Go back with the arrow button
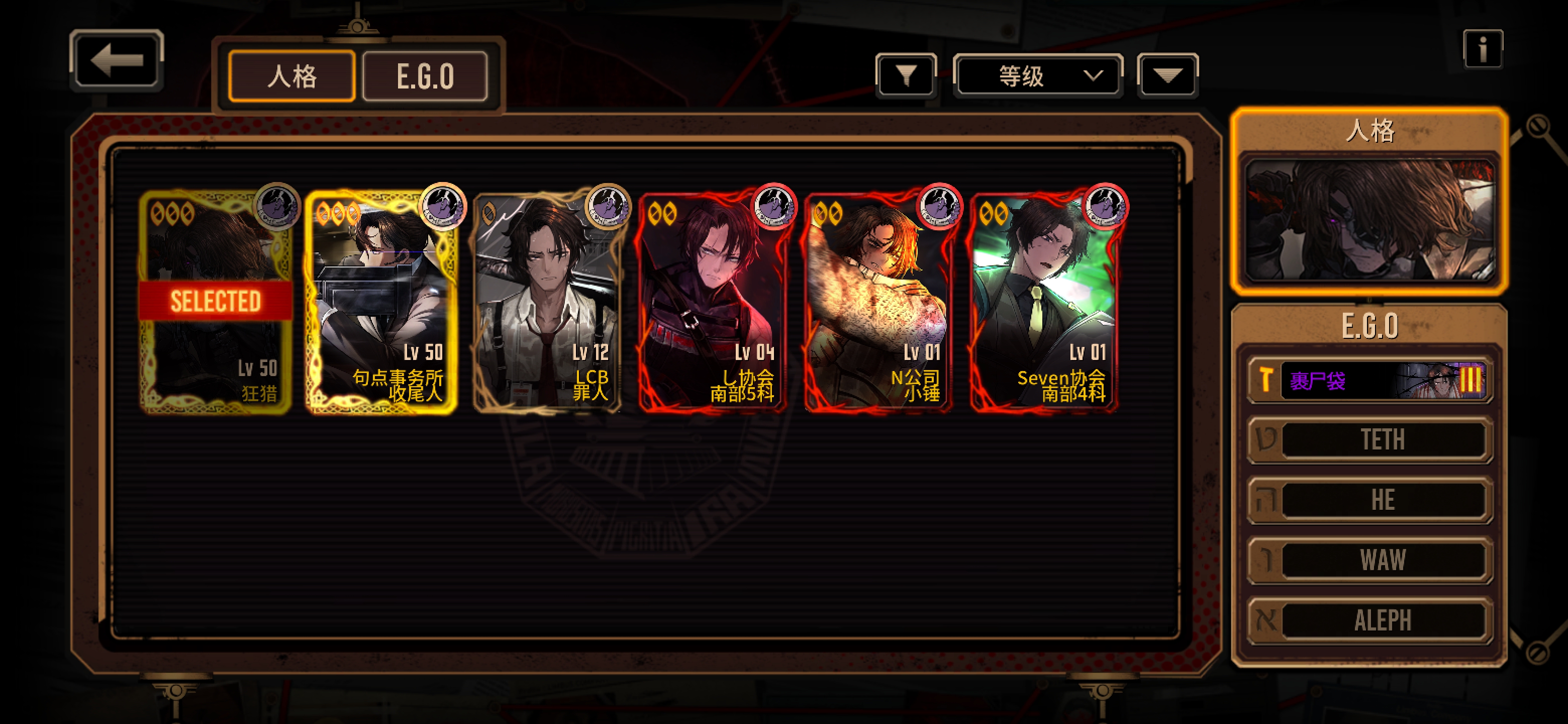This screenshot has width=1568, height=724. (116, 60)
